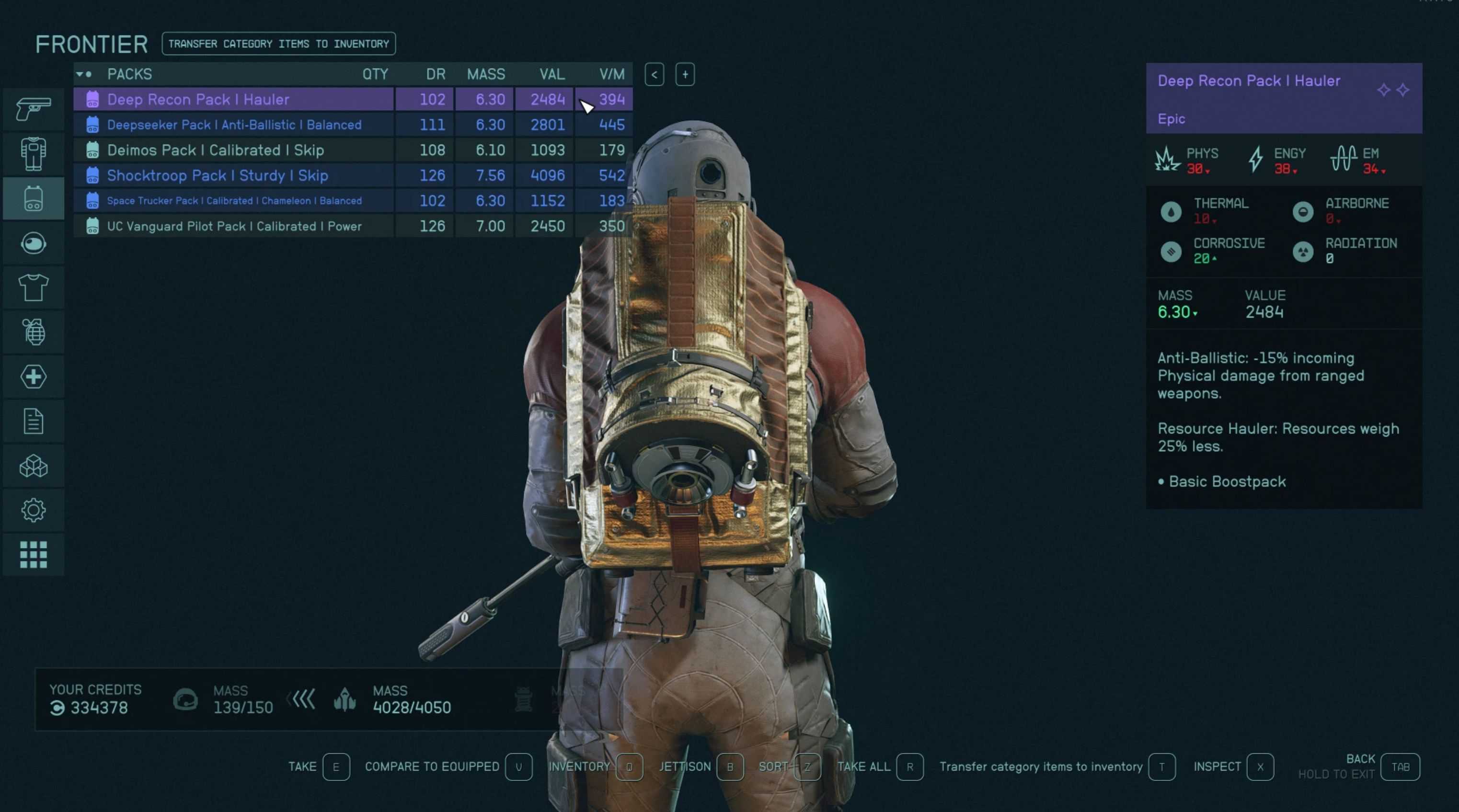Choose the Deepseeker Pack Anti-Ballistic Balanced row
This screenshot has width=1459, height=812.
pyautogui.click(x=233, y=125)
